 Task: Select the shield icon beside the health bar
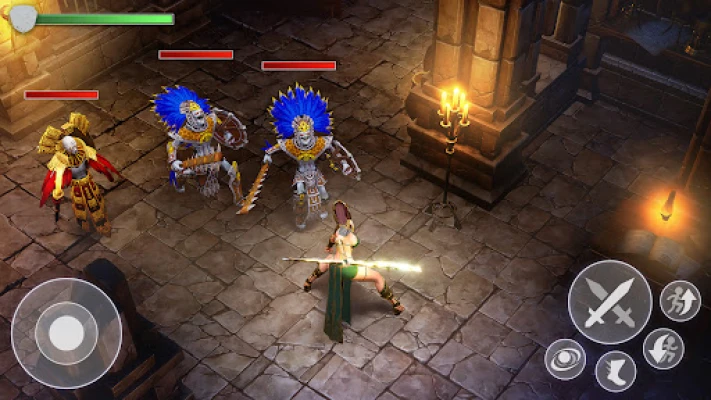tap(22, 17)
